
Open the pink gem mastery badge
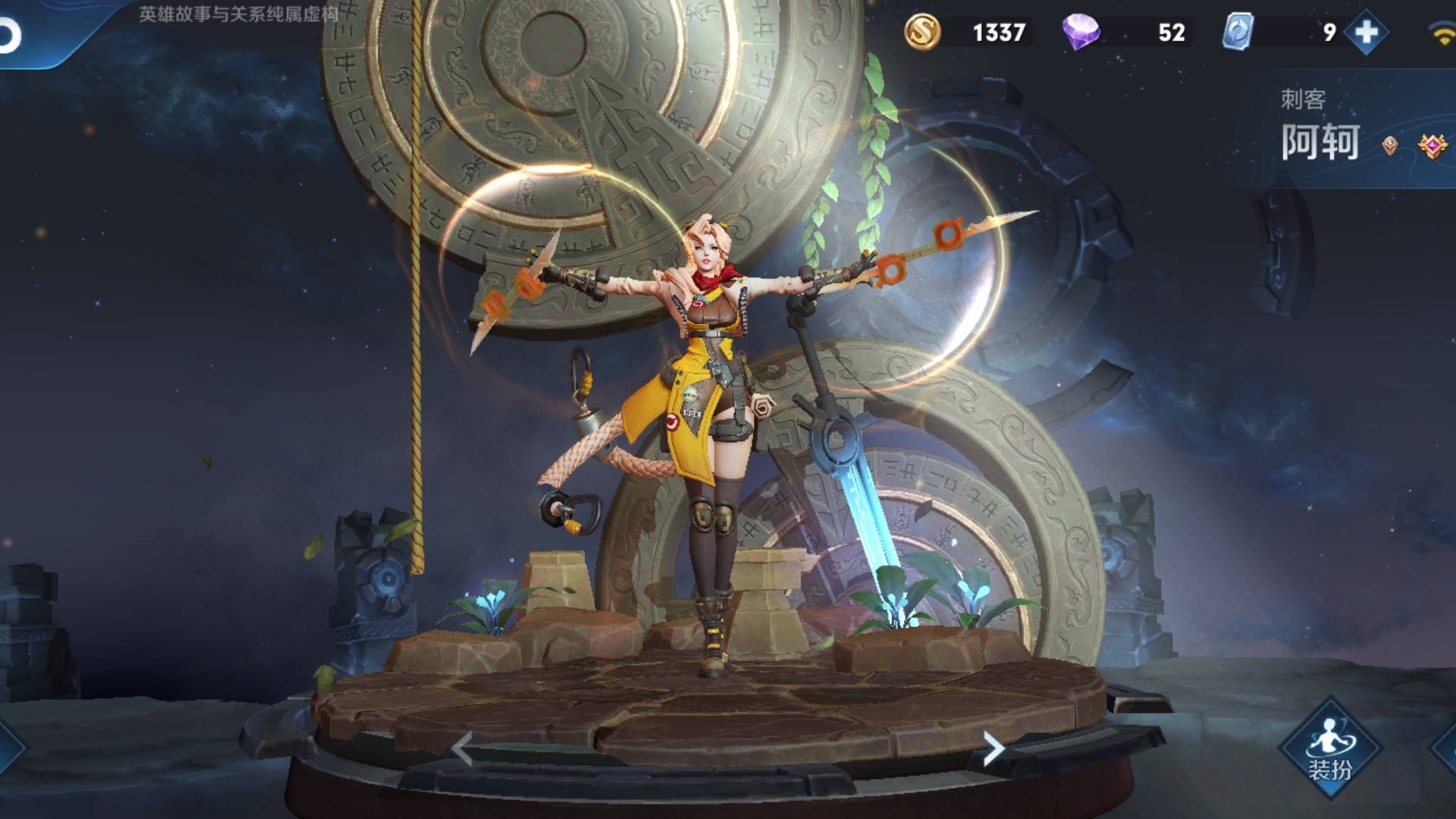pos(1432,146)
